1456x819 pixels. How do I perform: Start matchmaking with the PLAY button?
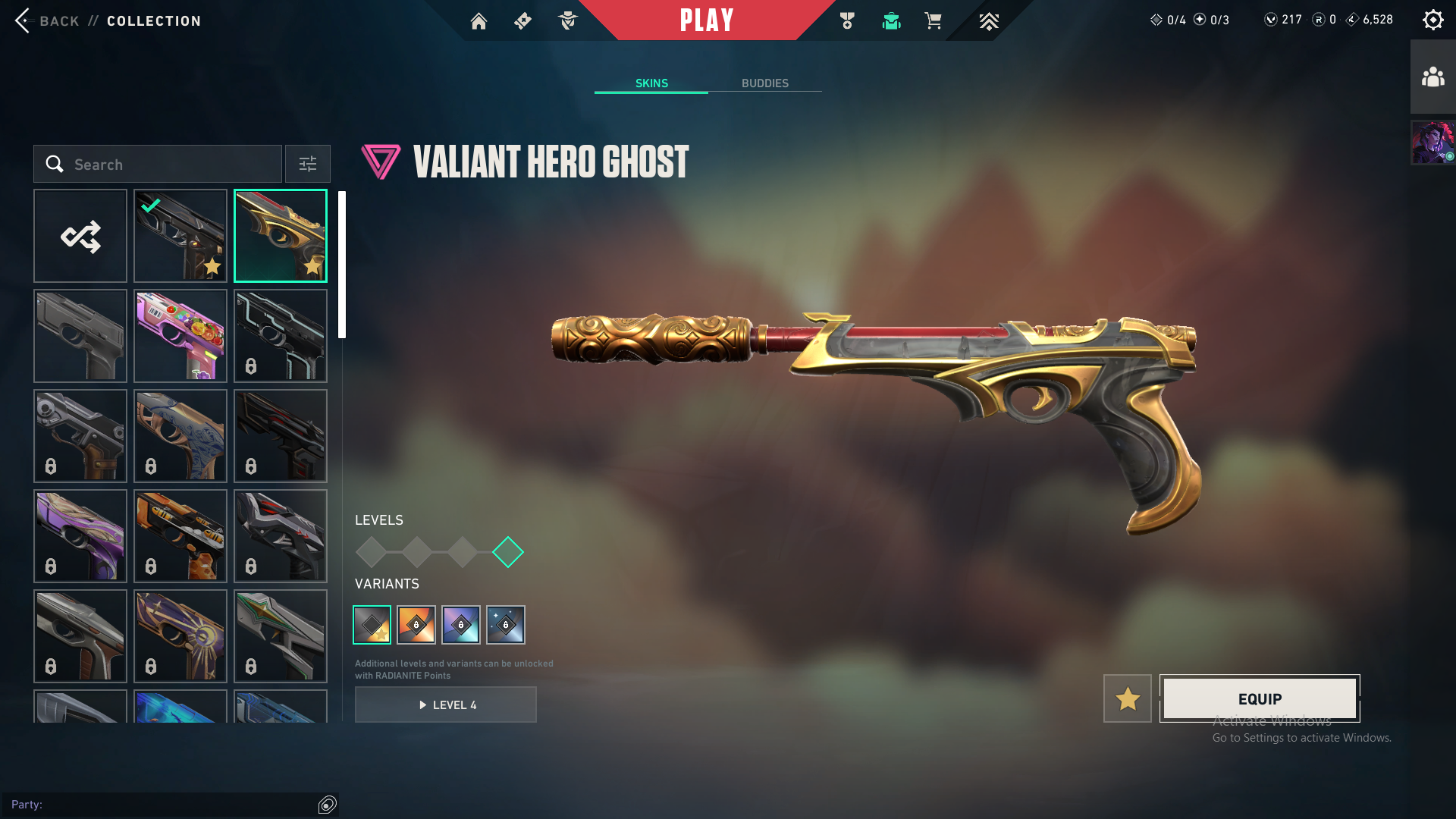coord(706,20)
